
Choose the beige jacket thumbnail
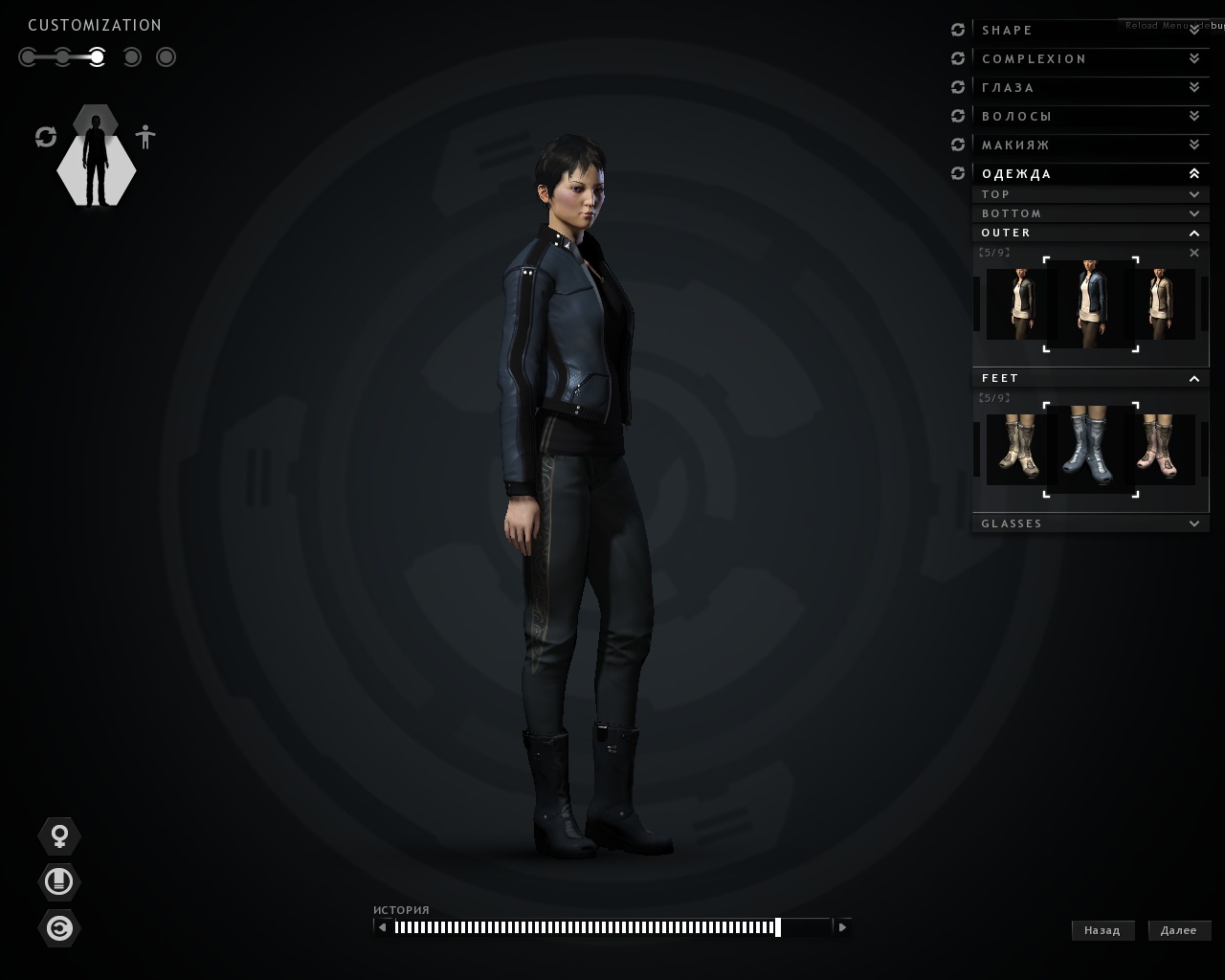1164,304
